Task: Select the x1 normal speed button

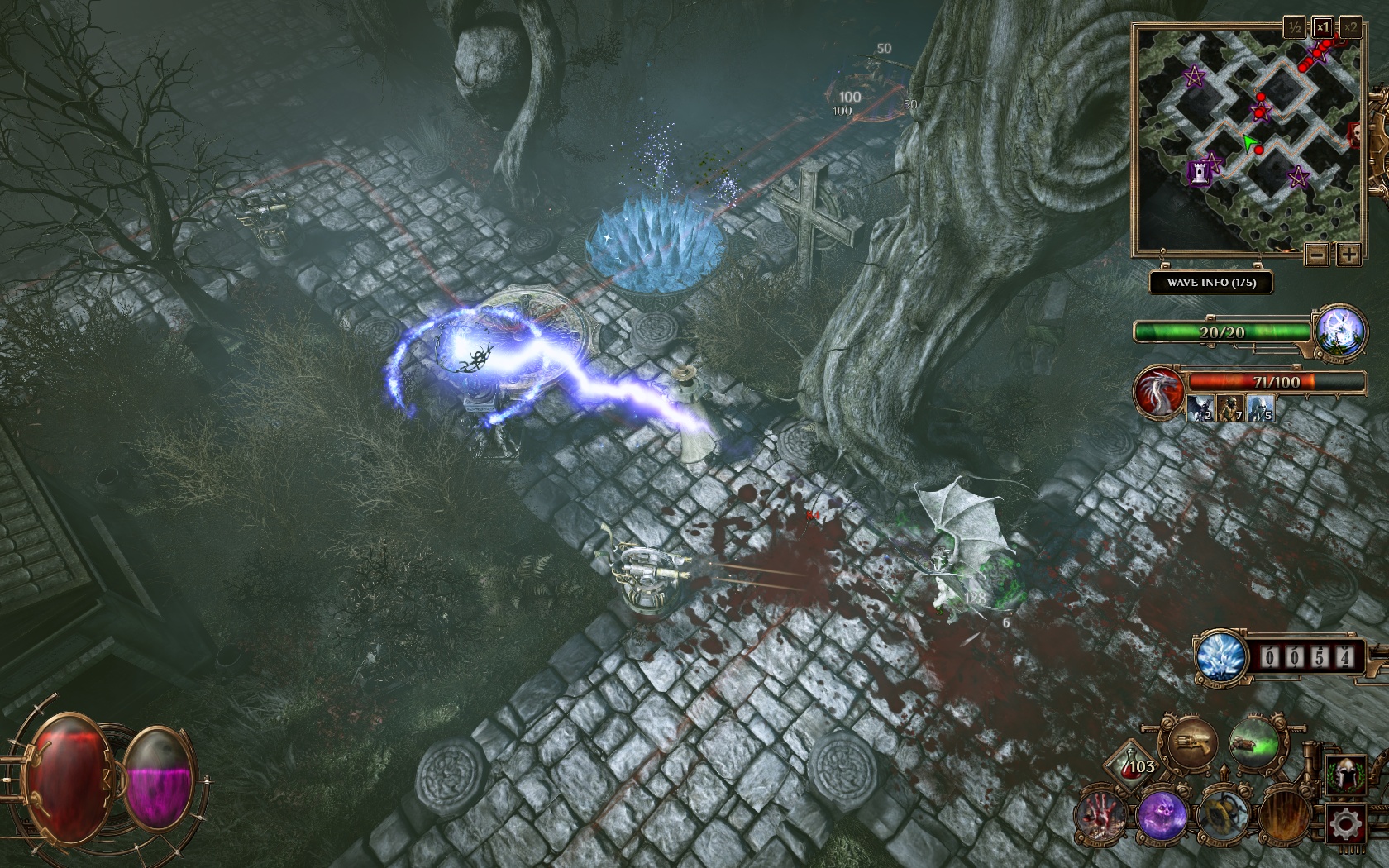Action: tap(1323, 27)
